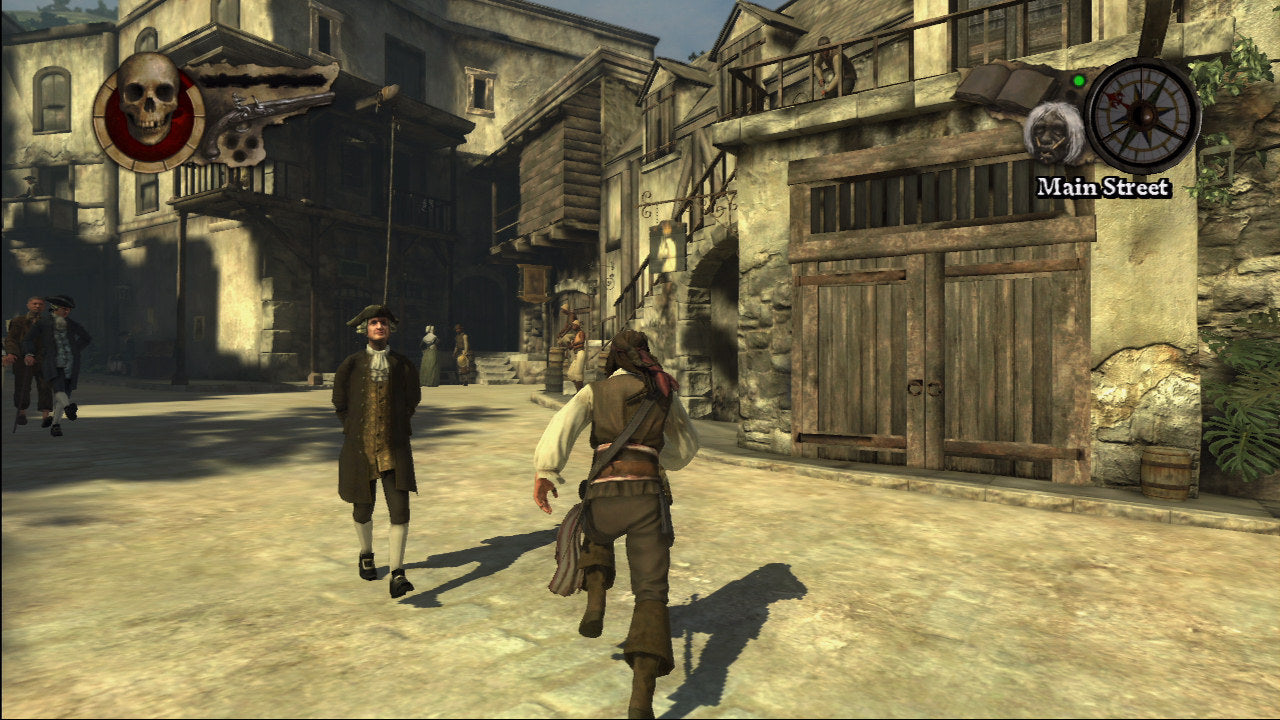Select the flintlock pistol weapon icon
The height and width of the screenshot is (720, 1280).
(250, 110)
